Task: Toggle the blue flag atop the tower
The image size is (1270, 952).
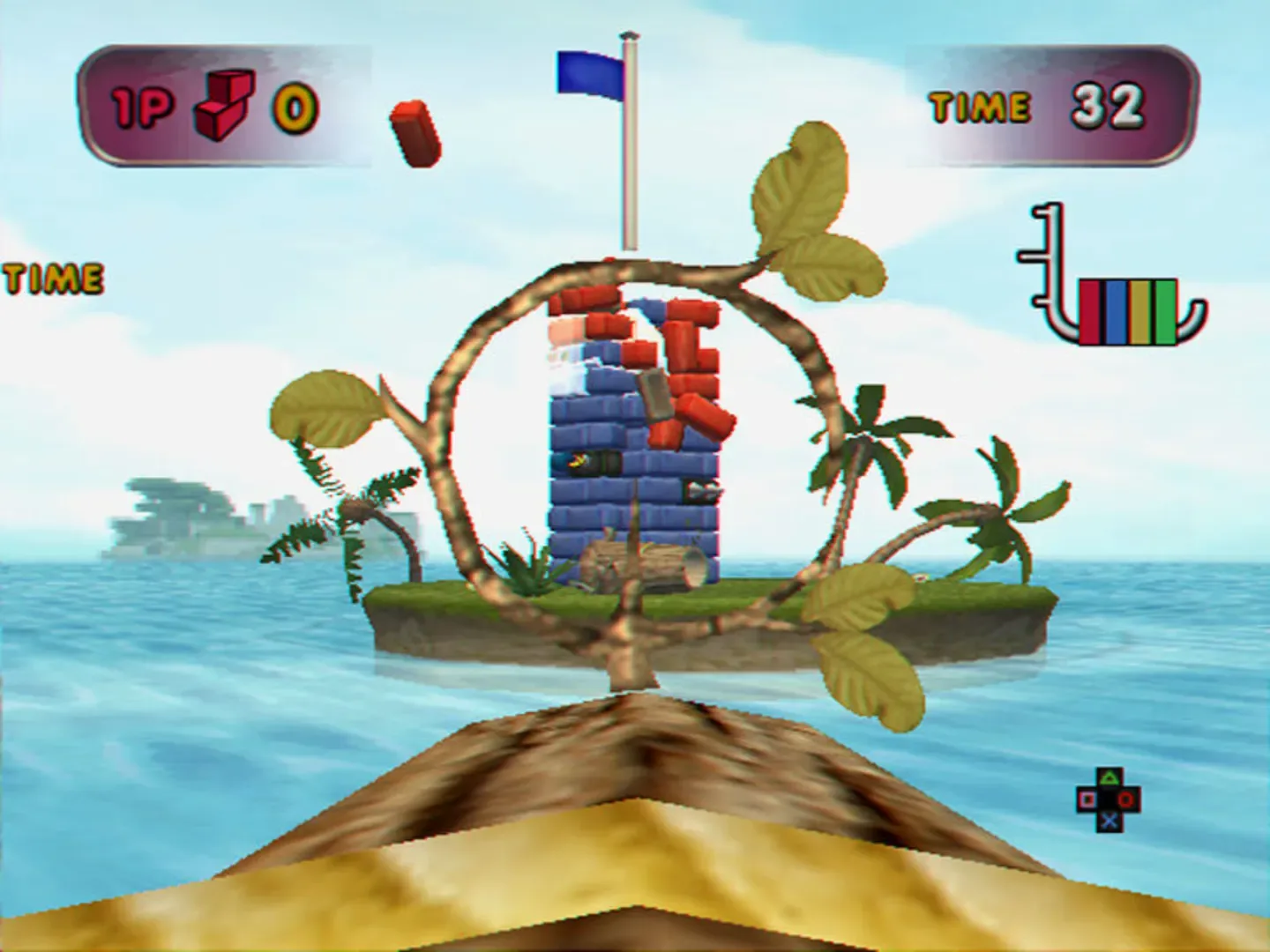Action: (x=589, y=75)
